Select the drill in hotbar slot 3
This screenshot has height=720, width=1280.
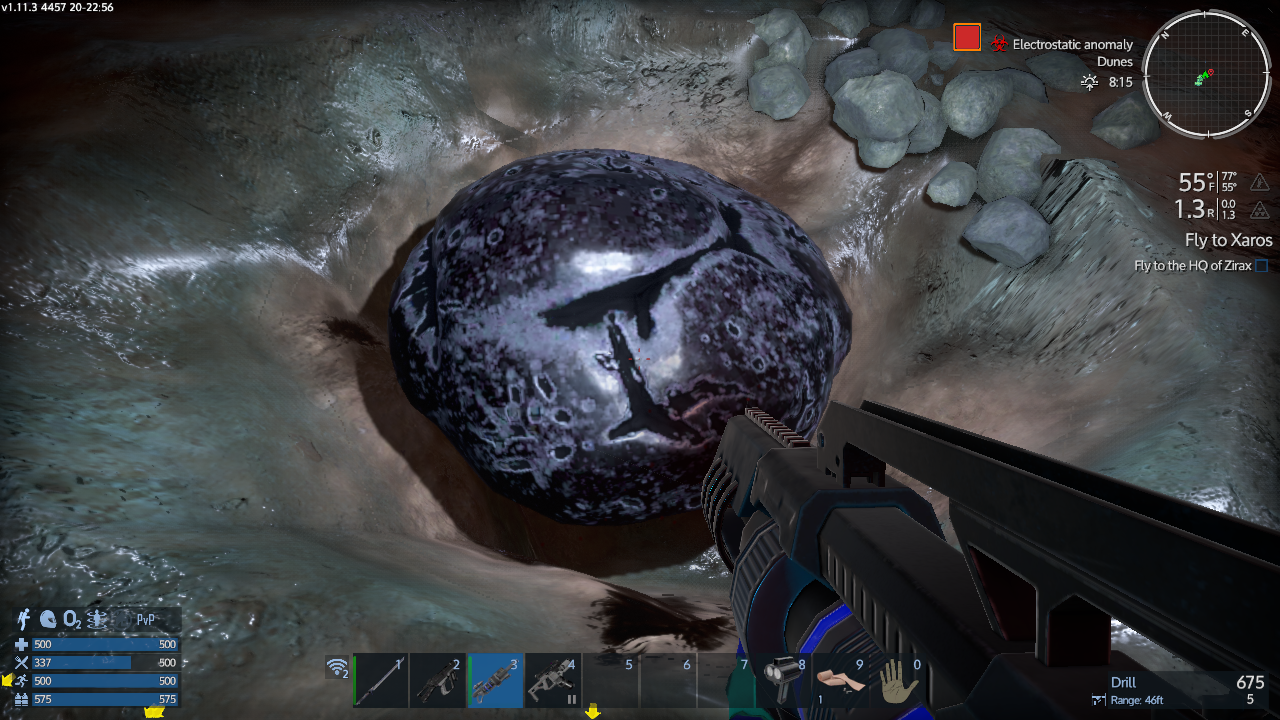coord(496,681)
